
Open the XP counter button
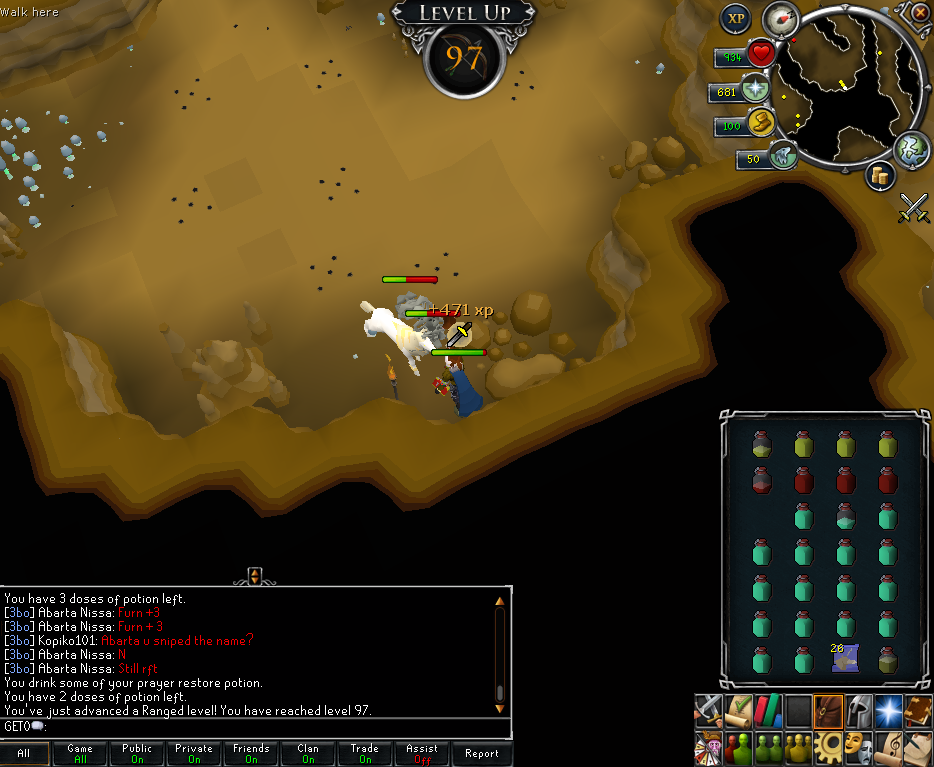(x=736, y=18)
